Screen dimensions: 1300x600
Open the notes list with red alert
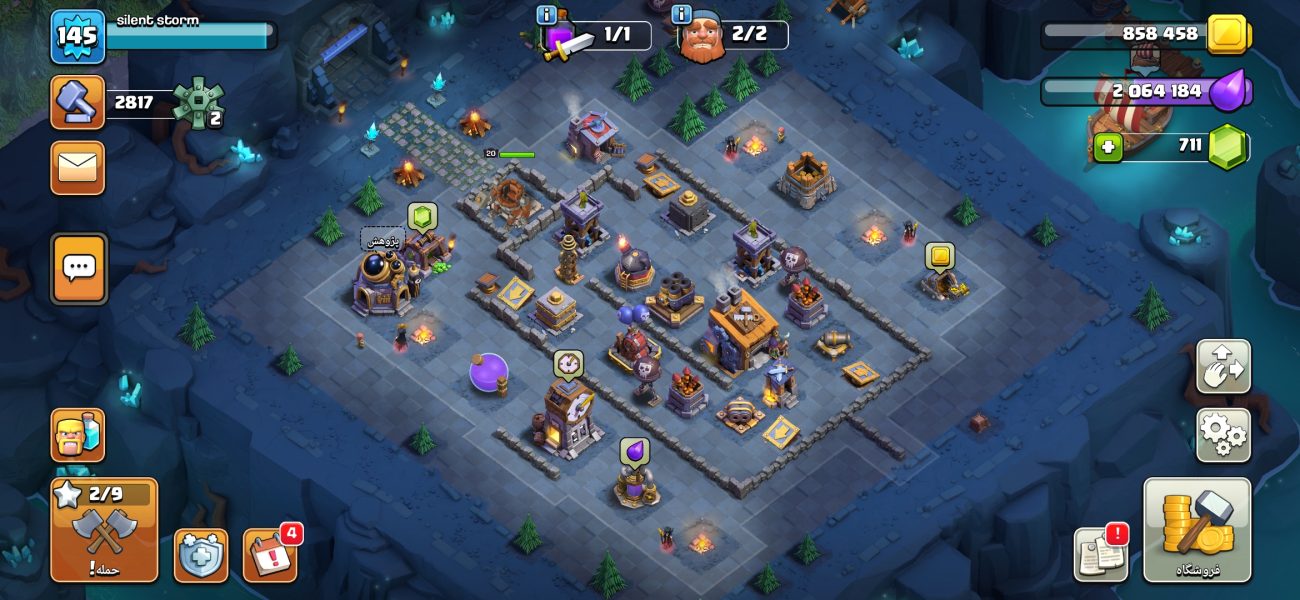(1101, 555)
